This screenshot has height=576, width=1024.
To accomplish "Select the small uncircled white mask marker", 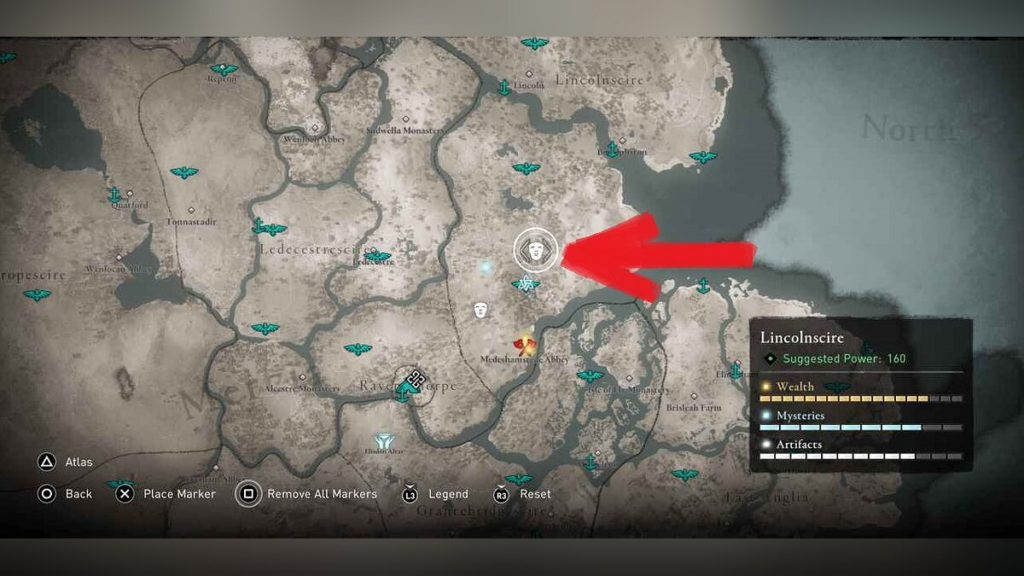I will (x=481, y=310).
